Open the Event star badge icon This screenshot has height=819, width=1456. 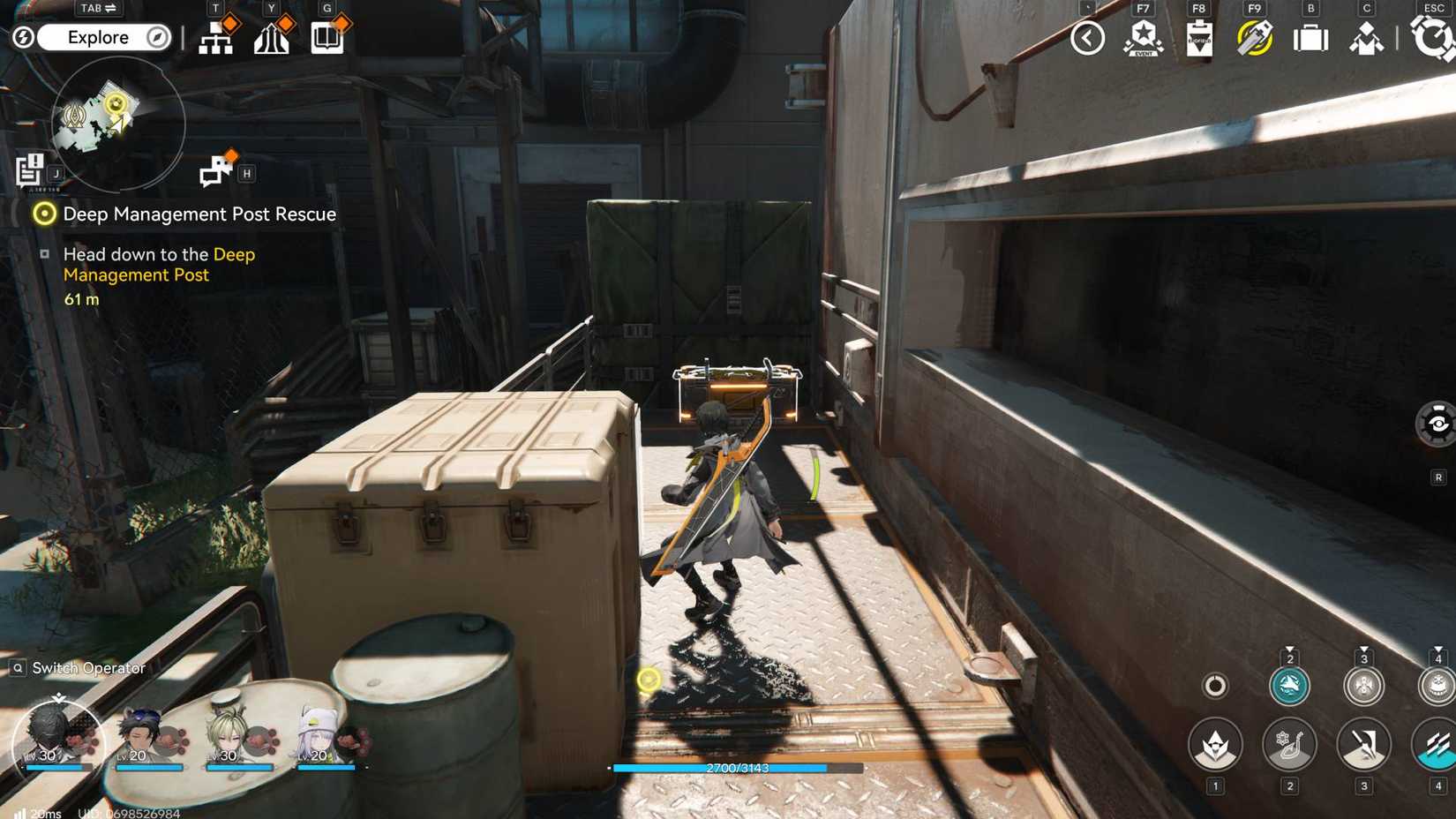pos(1144,38)
